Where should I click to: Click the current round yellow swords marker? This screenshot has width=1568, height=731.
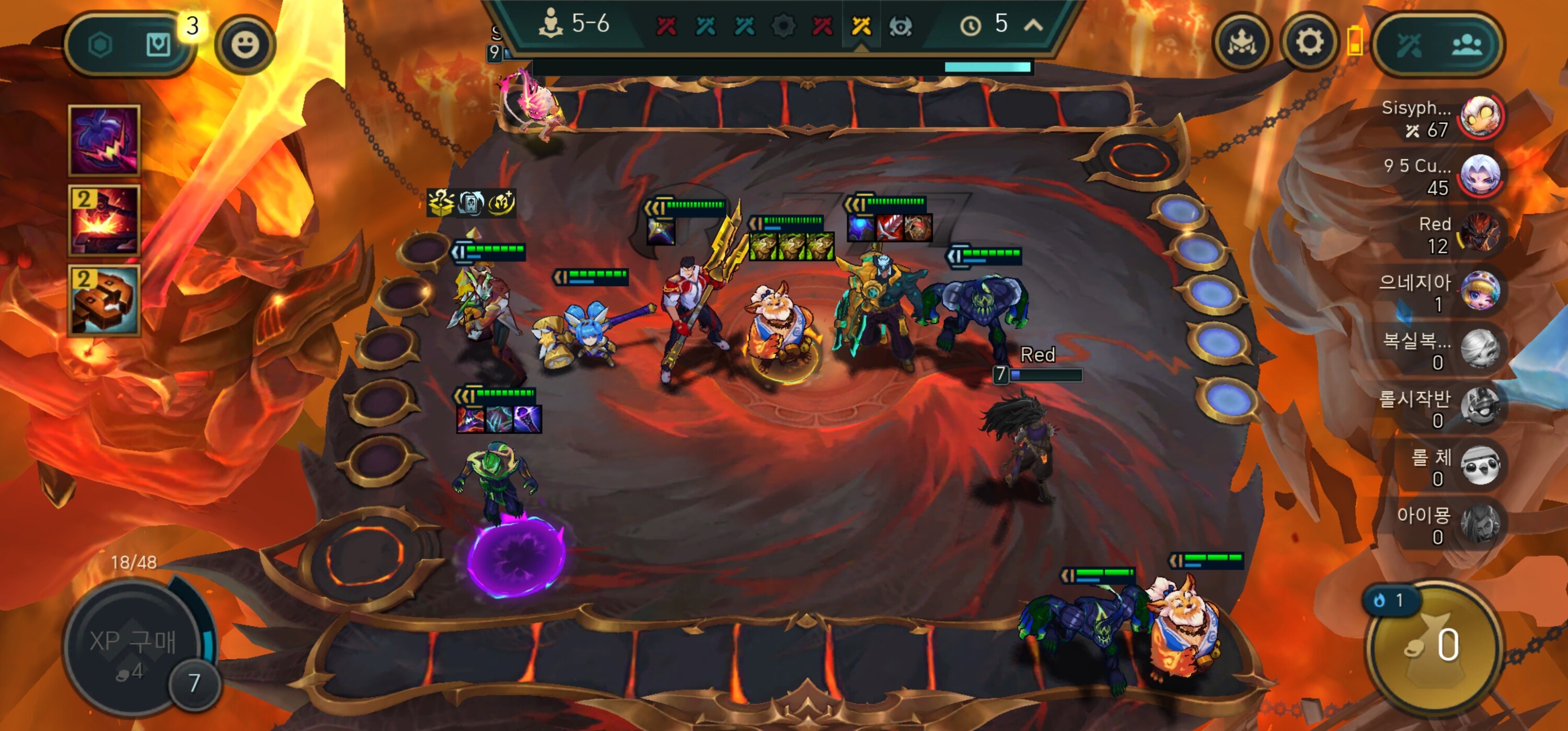861,26
